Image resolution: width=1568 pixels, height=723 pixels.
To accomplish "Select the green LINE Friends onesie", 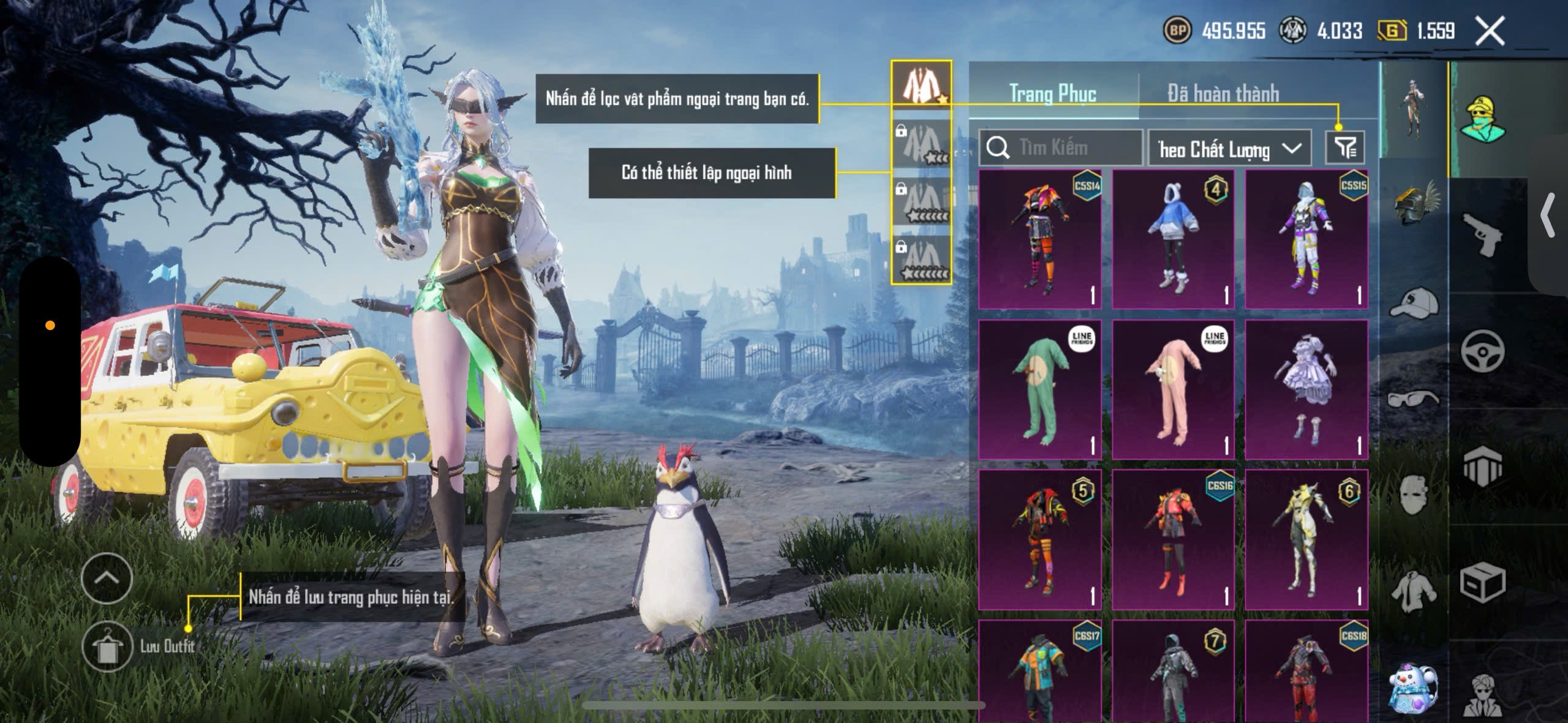I will click(x=1039, y=389).
